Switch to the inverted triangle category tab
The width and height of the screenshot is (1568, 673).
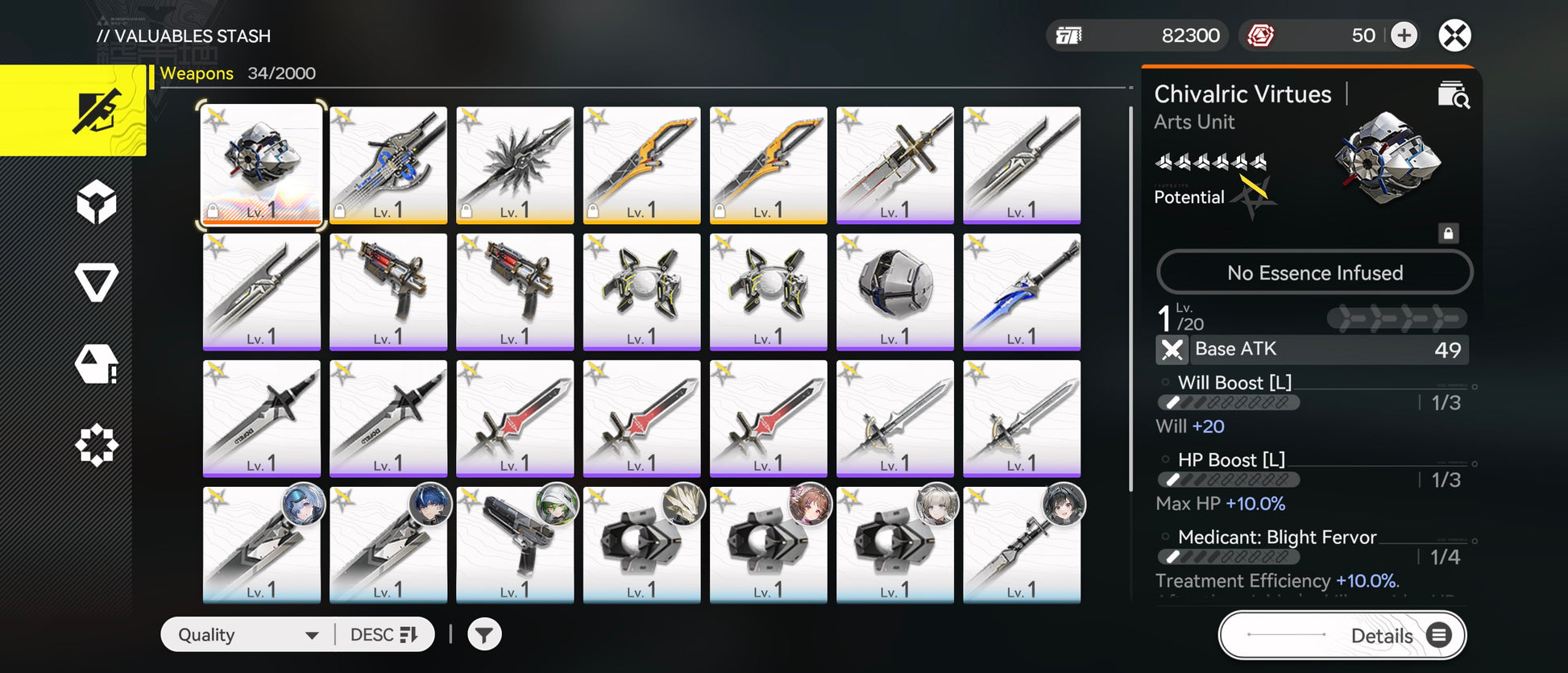click(97, 282)
